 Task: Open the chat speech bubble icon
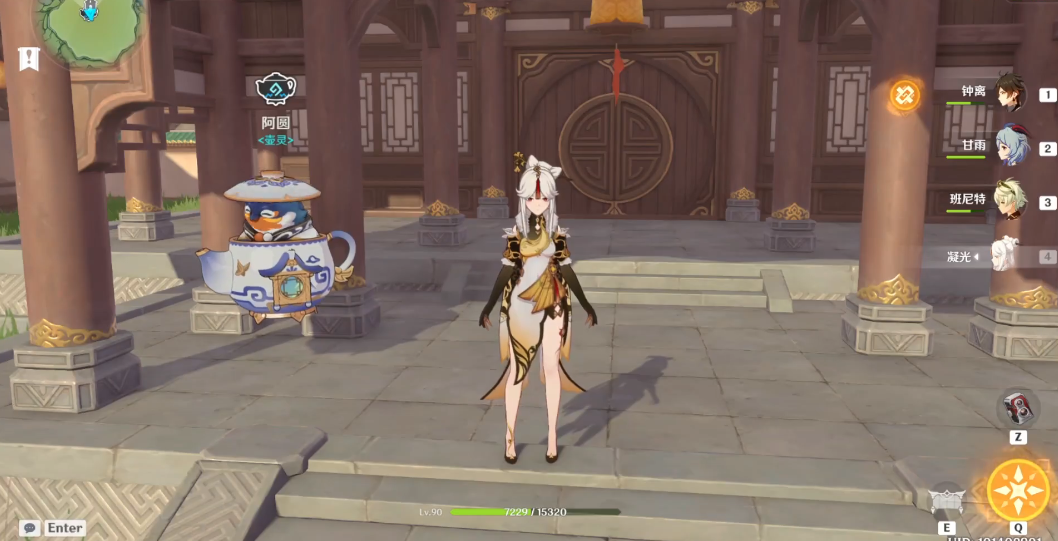pos(30,528)
